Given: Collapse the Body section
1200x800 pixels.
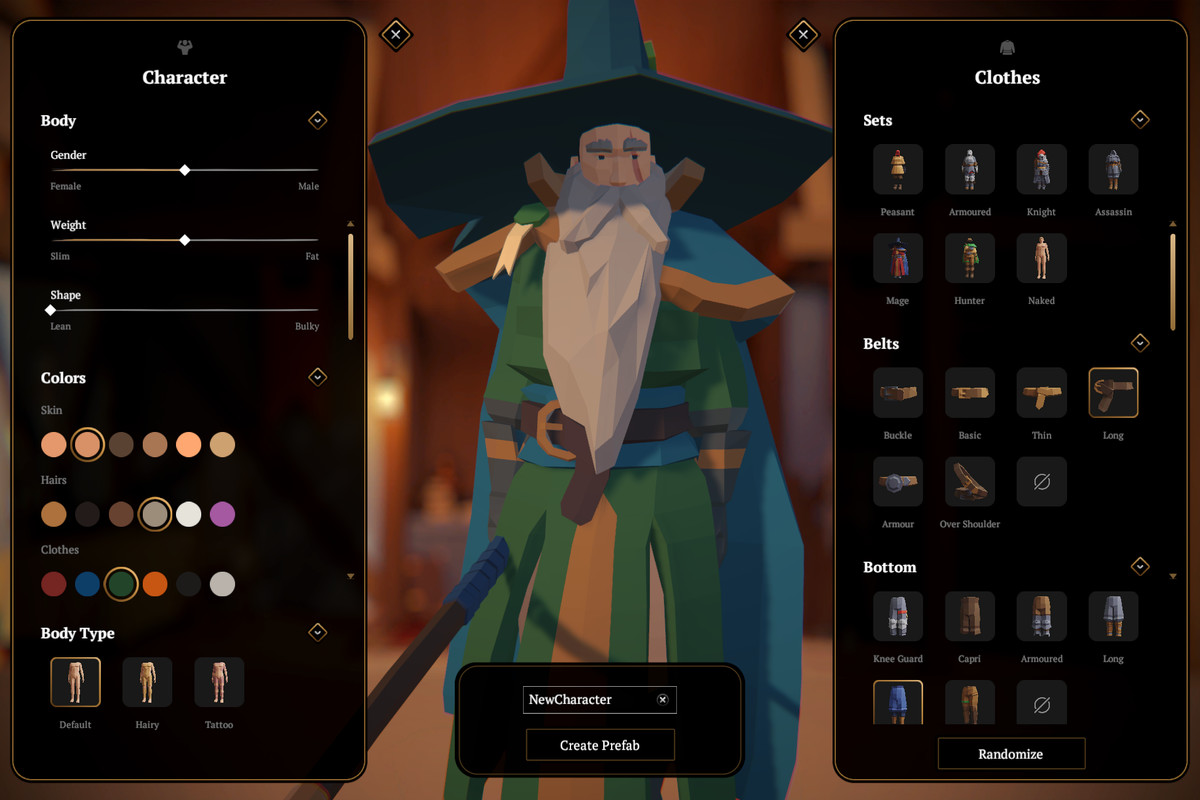Looking at the screenshot, I should (317, 120).
